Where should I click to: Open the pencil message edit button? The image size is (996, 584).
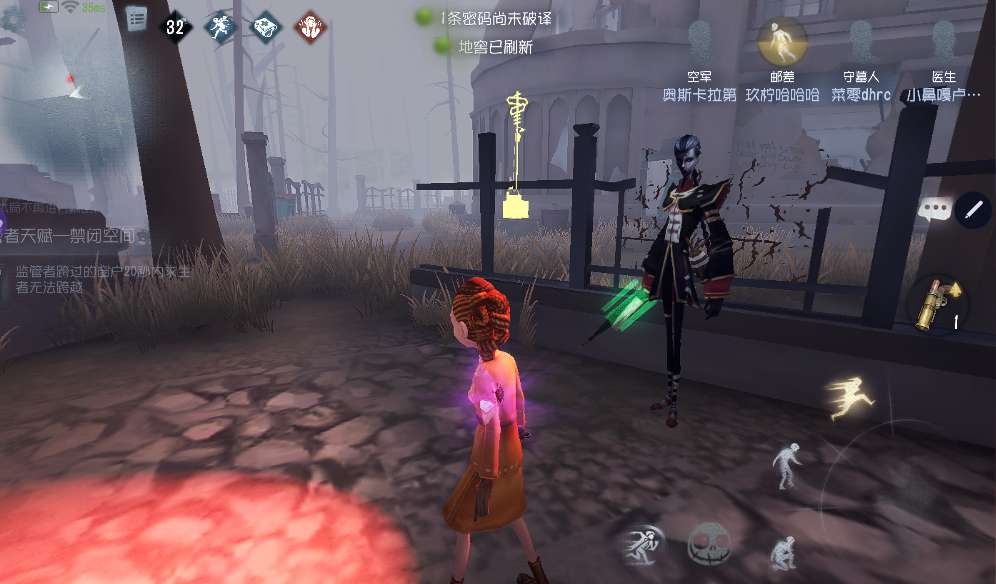971,209
